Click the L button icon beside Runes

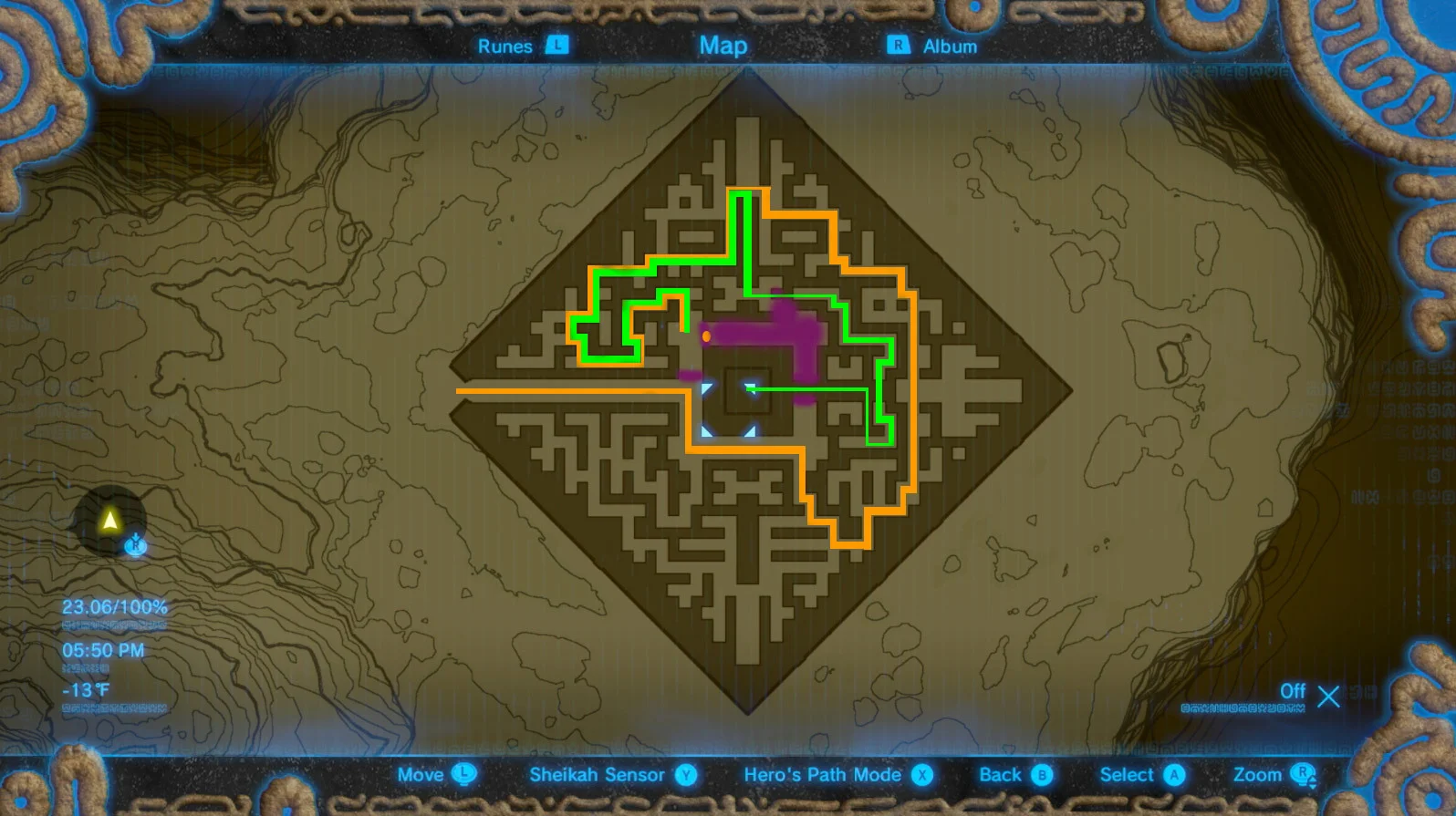557,46
